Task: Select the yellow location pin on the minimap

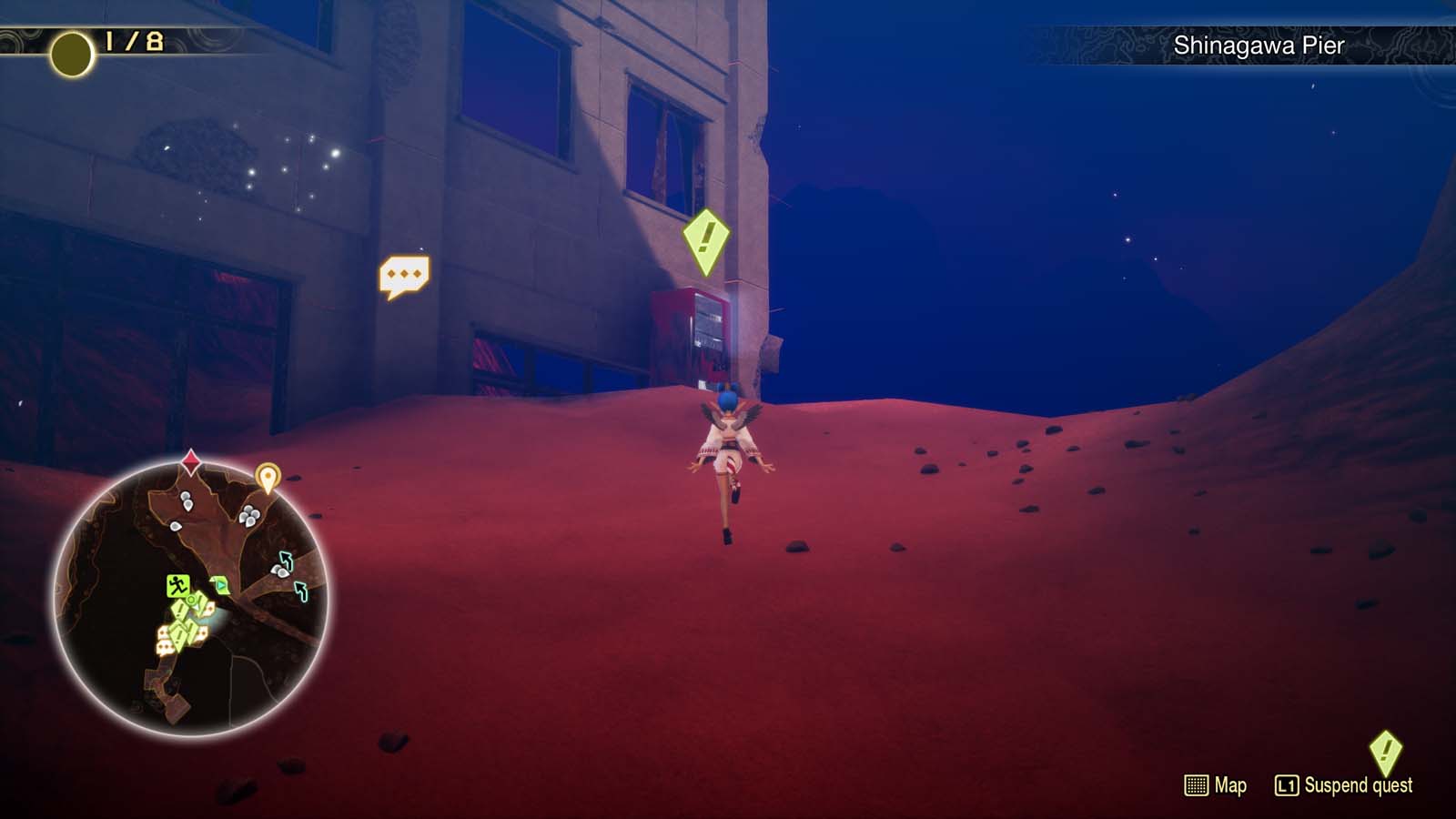Action: point(269,477)
